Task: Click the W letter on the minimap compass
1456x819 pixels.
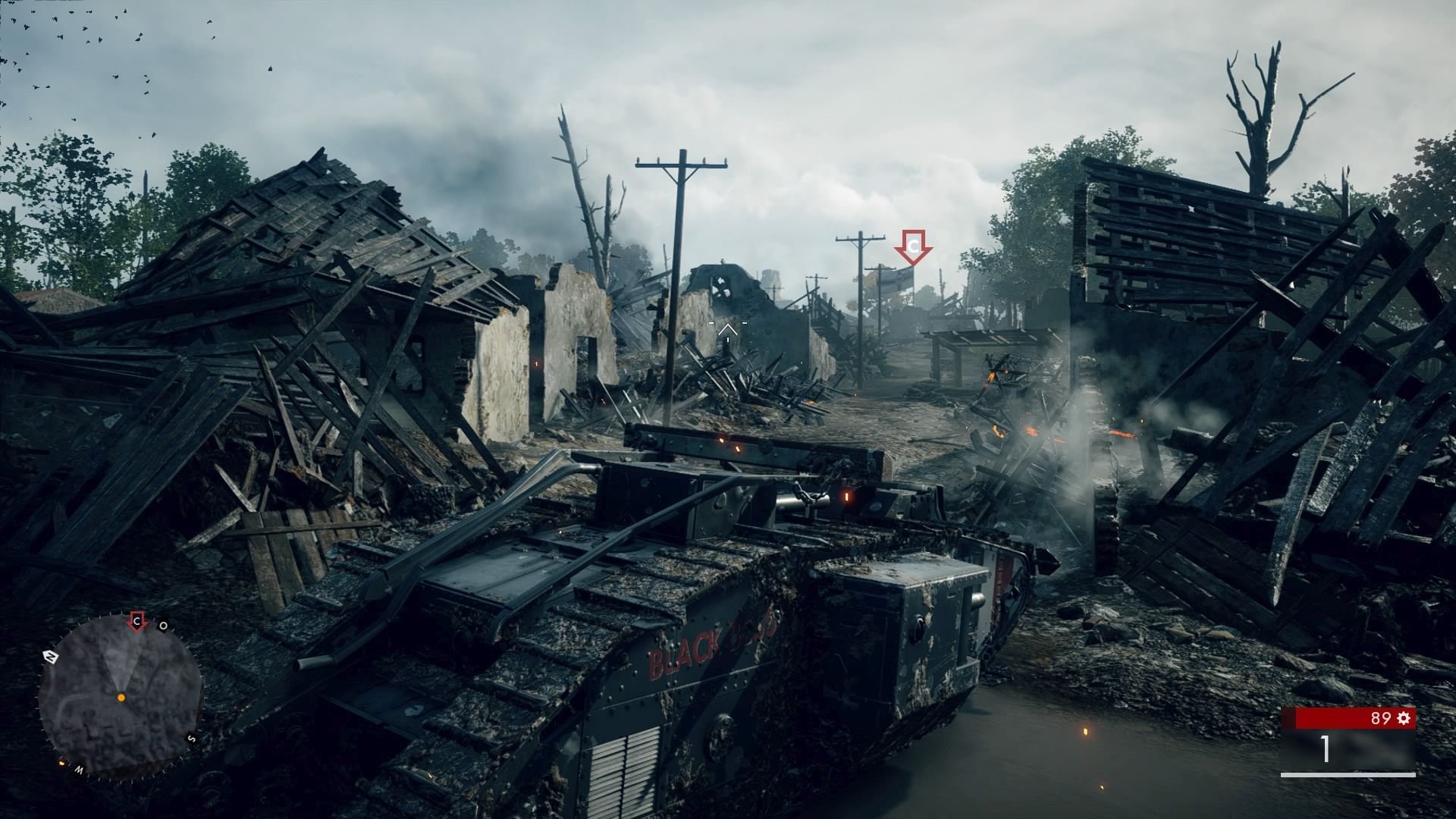Action: pyautogui.click(x=78, y=768)
